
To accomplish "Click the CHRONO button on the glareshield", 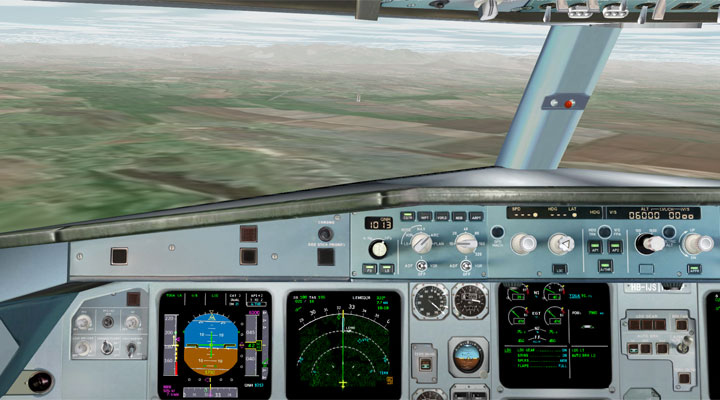I will click(326, 234).
